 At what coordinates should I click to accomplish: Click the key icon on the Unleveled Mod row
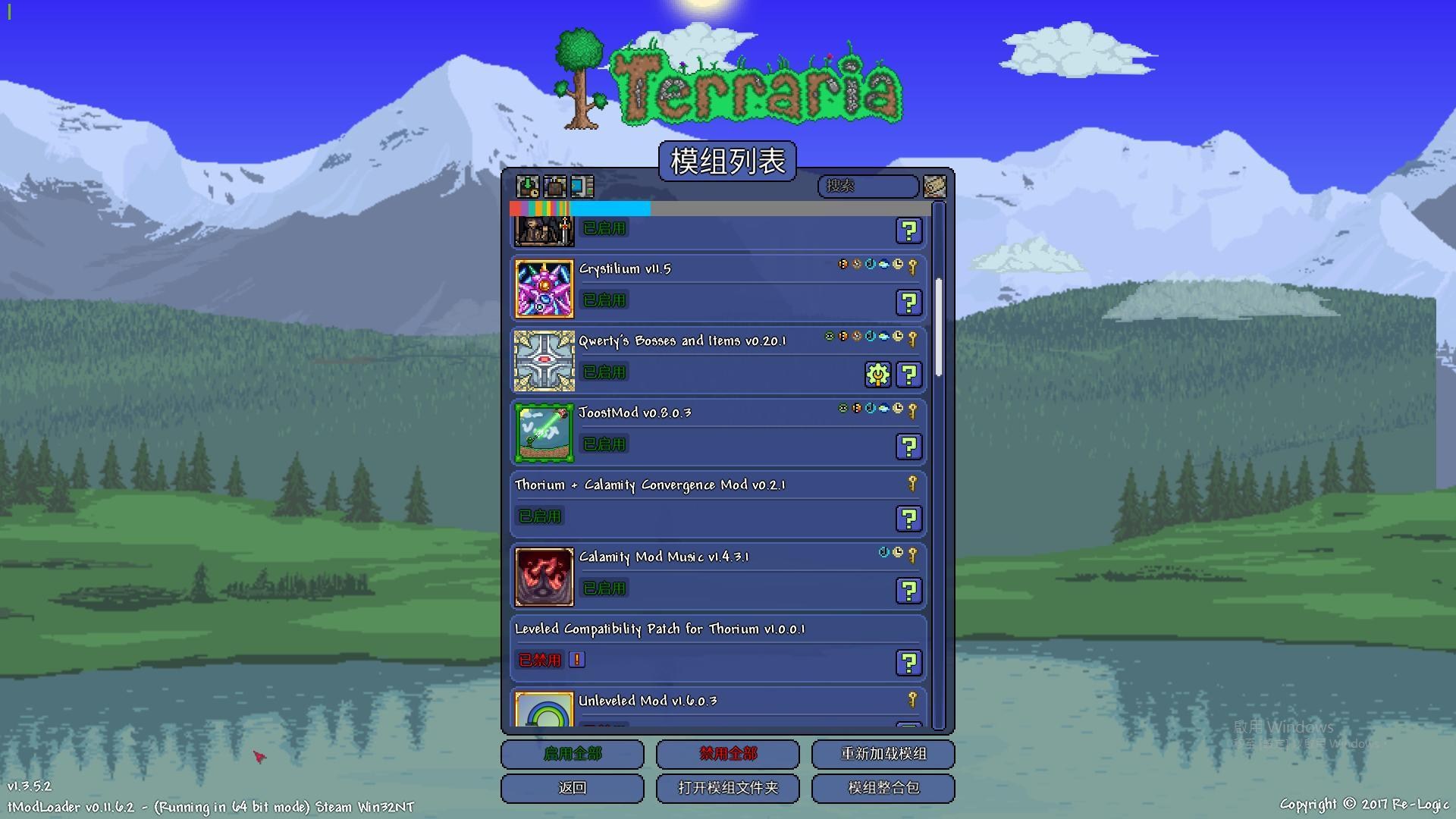coord(914,700)
